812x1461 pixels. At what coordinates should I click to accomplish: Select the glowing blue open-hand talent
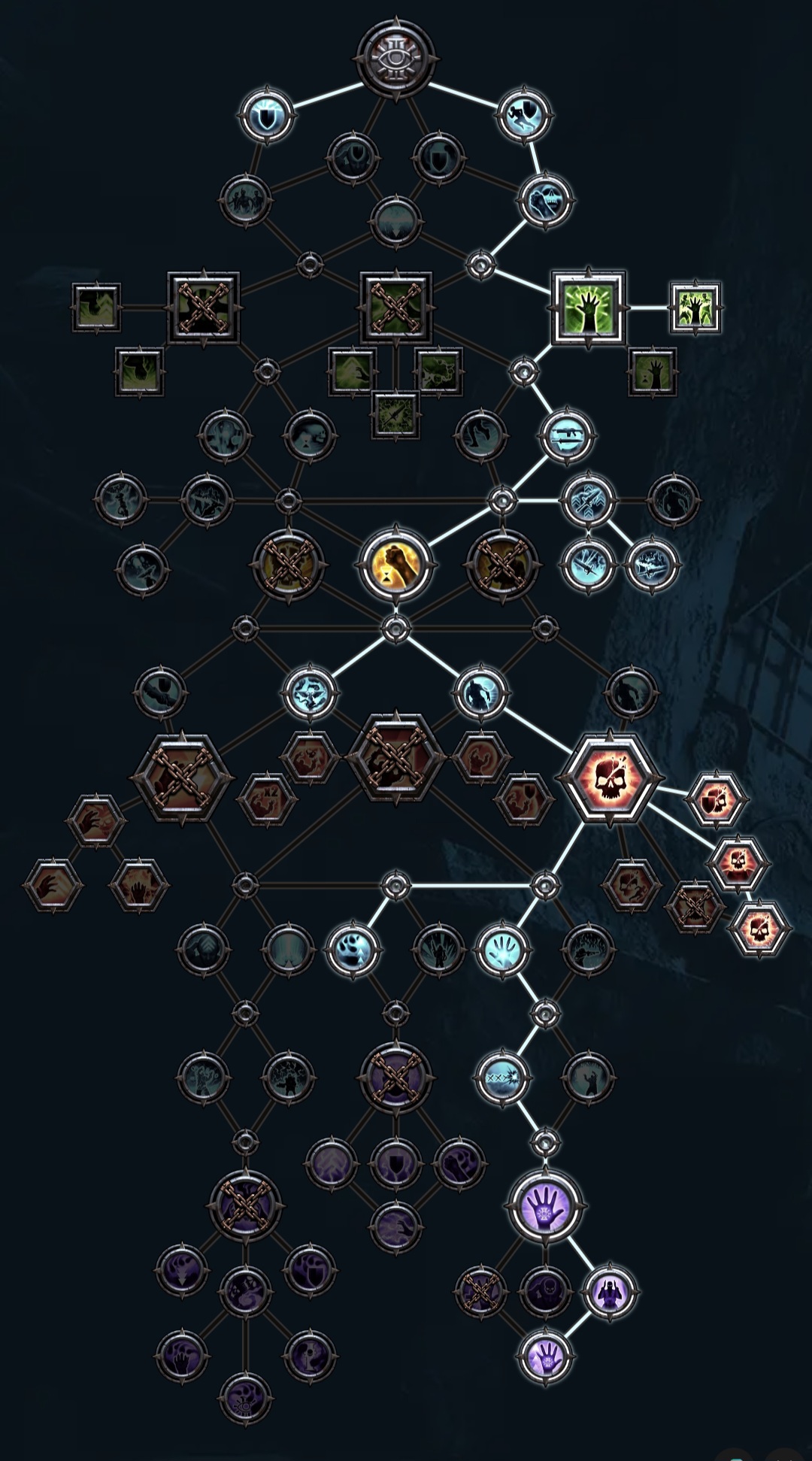tap(502, 949)
